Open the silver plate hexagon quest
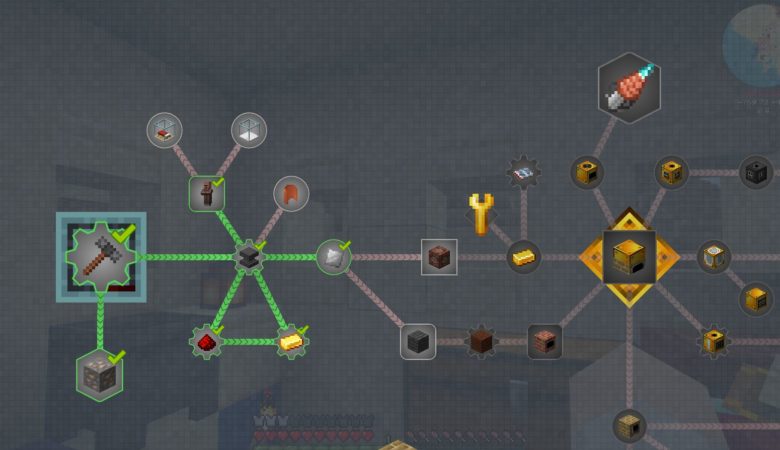The width and height of the screenshot is (780, 450). click(333, 257)
